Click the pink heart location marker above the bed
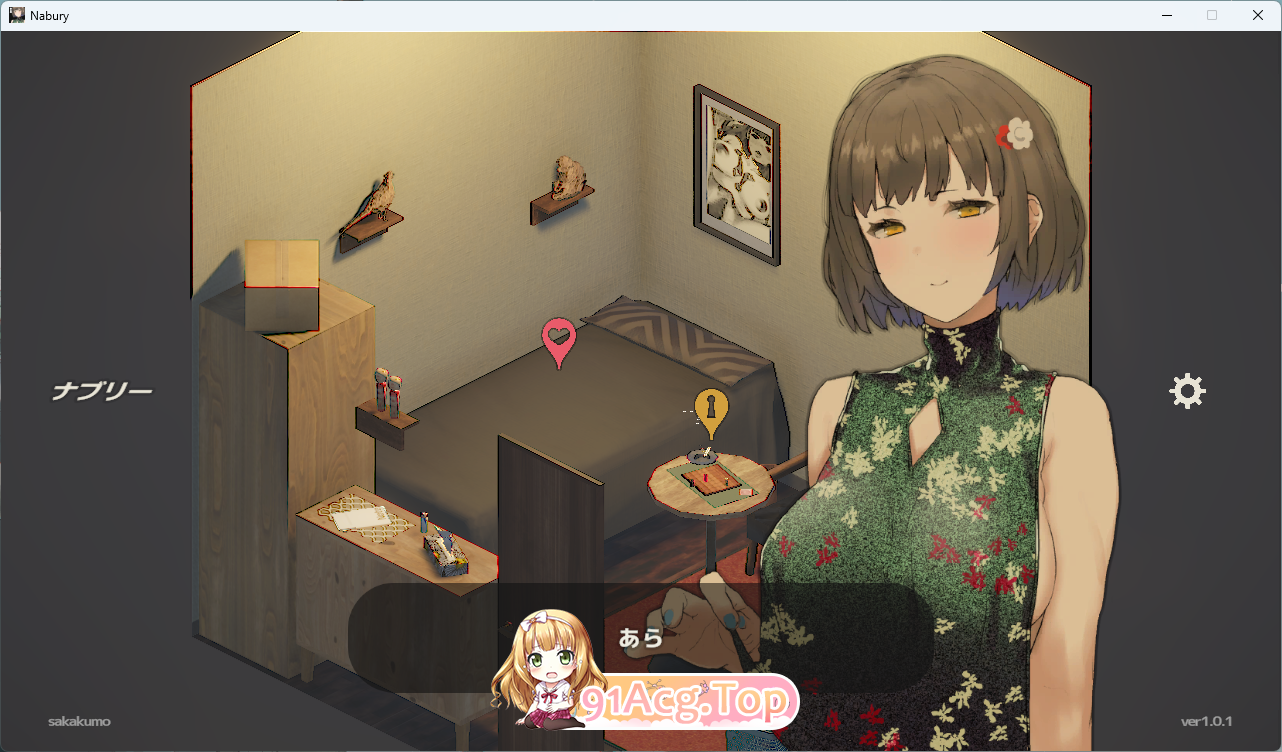 [557, 333]
